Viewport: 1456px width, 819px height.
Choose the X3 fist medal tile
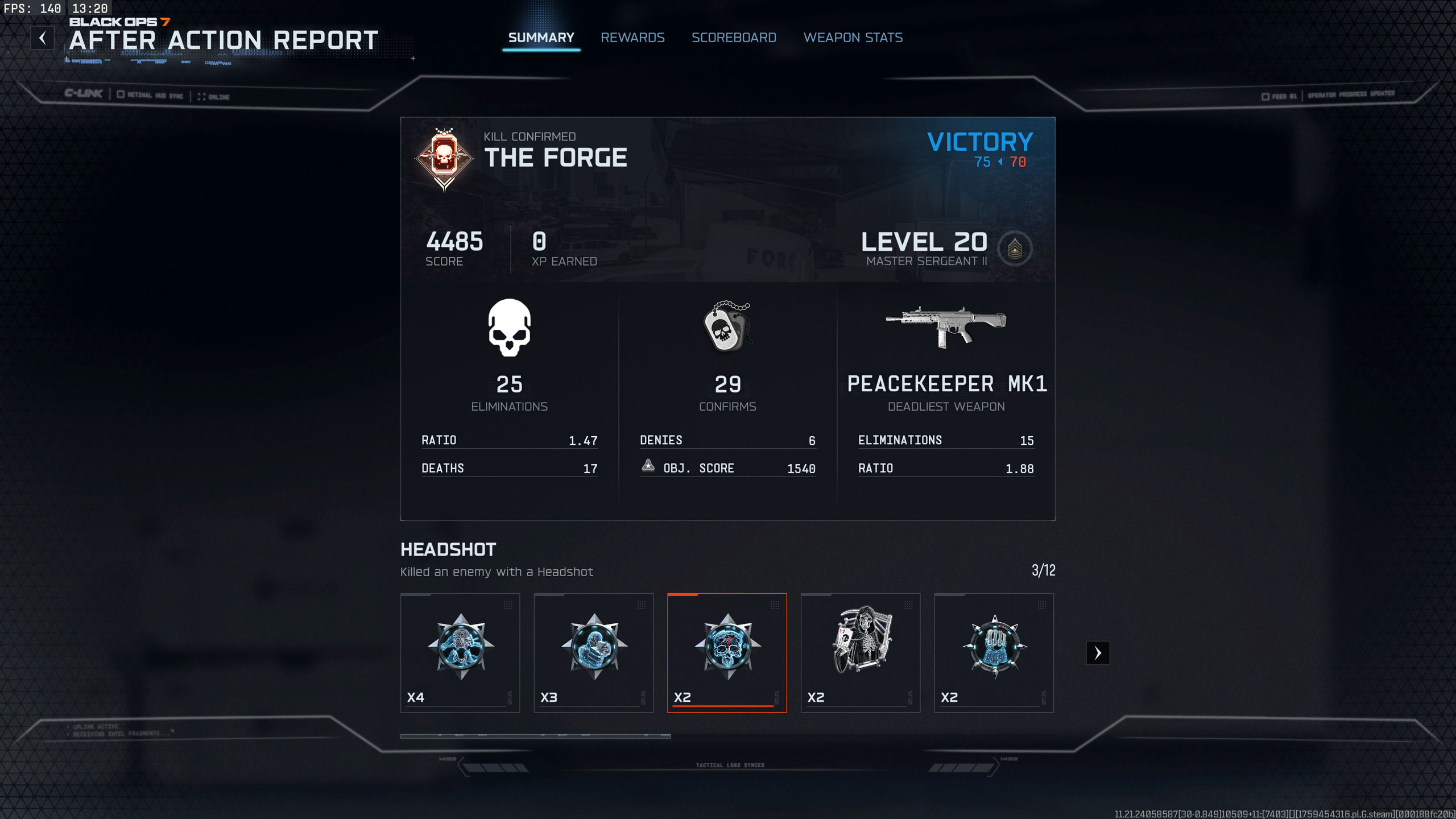(x=593, y=652)
